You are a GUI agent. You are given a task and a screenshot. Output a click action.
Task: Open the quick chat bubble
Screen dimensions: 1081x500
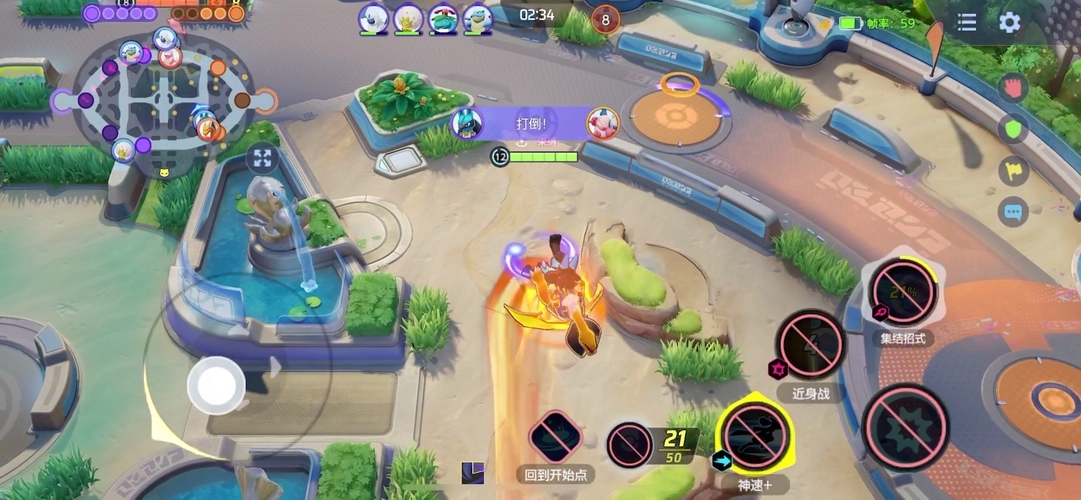tap(1014, 212)
